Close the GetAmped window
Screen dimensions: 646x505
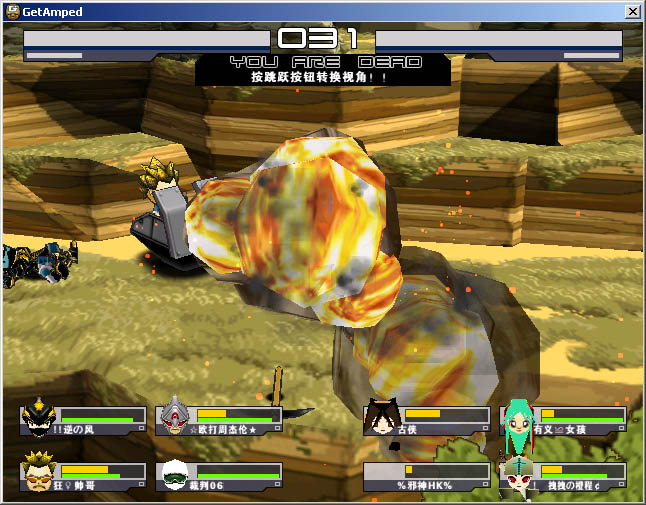(632, 12)
